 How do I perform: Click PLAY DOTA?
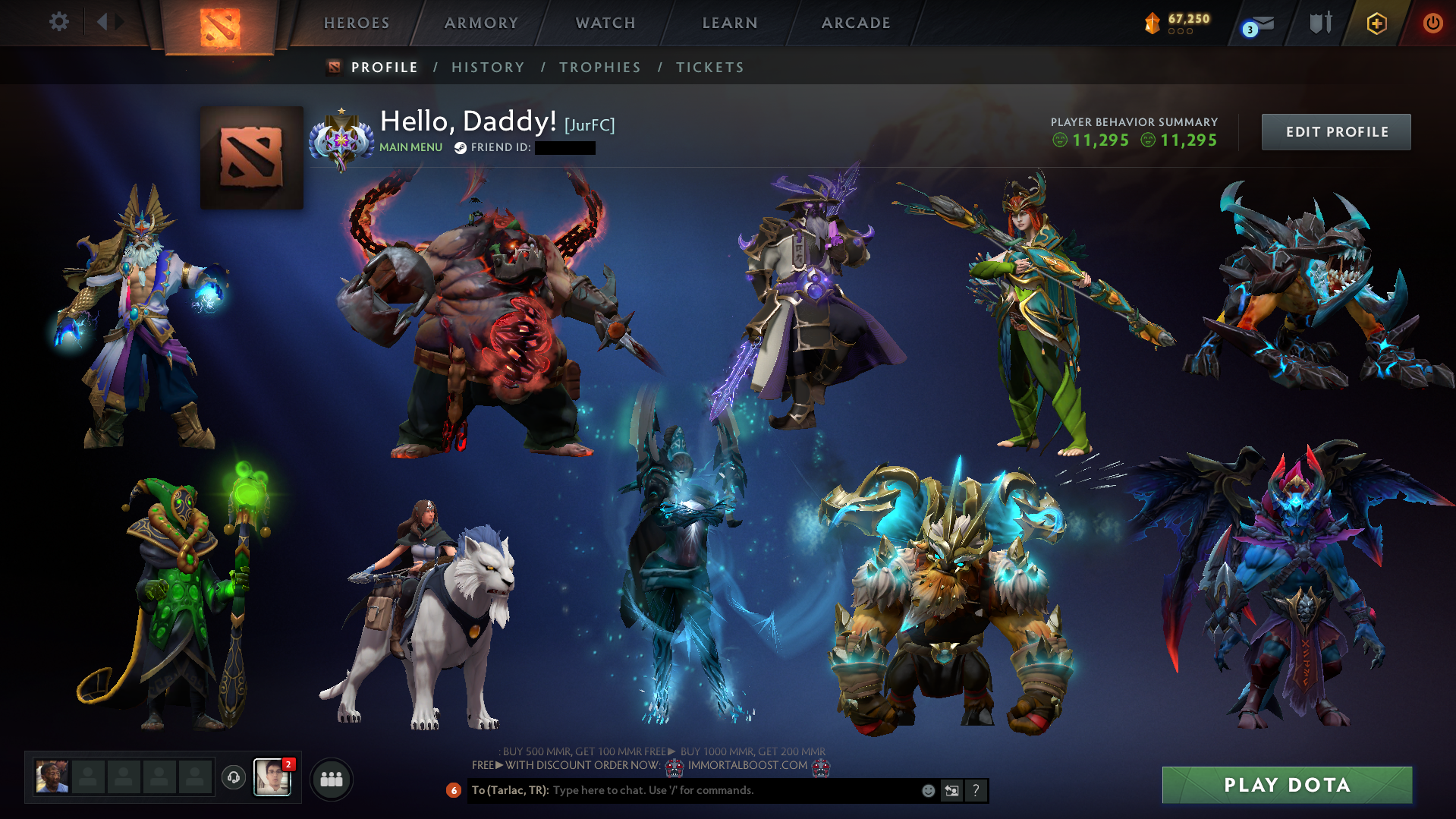(x=1287, y=785)
